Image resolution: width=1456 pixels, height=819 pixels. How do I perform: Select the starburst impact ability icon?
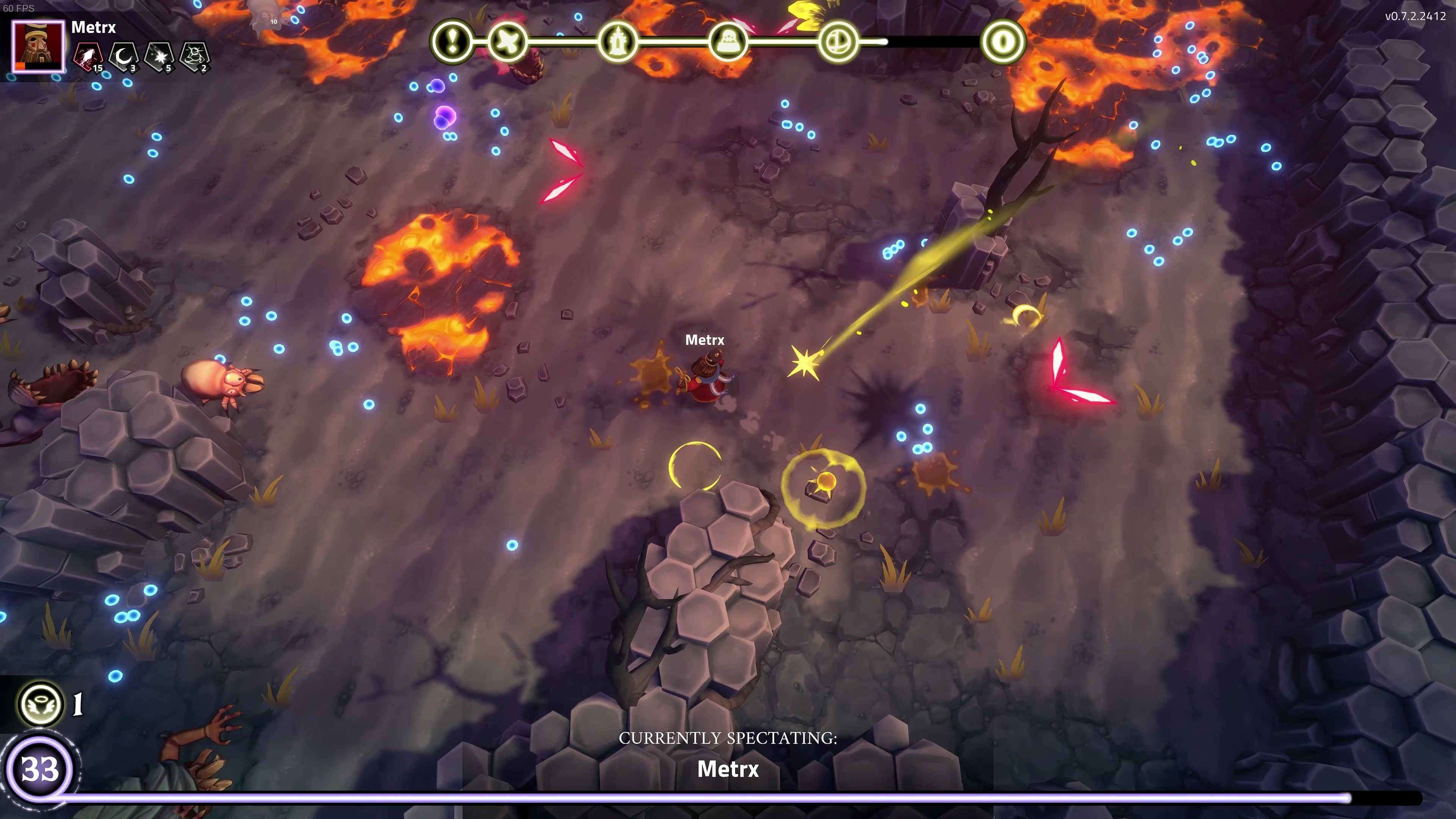pos(159,56)
